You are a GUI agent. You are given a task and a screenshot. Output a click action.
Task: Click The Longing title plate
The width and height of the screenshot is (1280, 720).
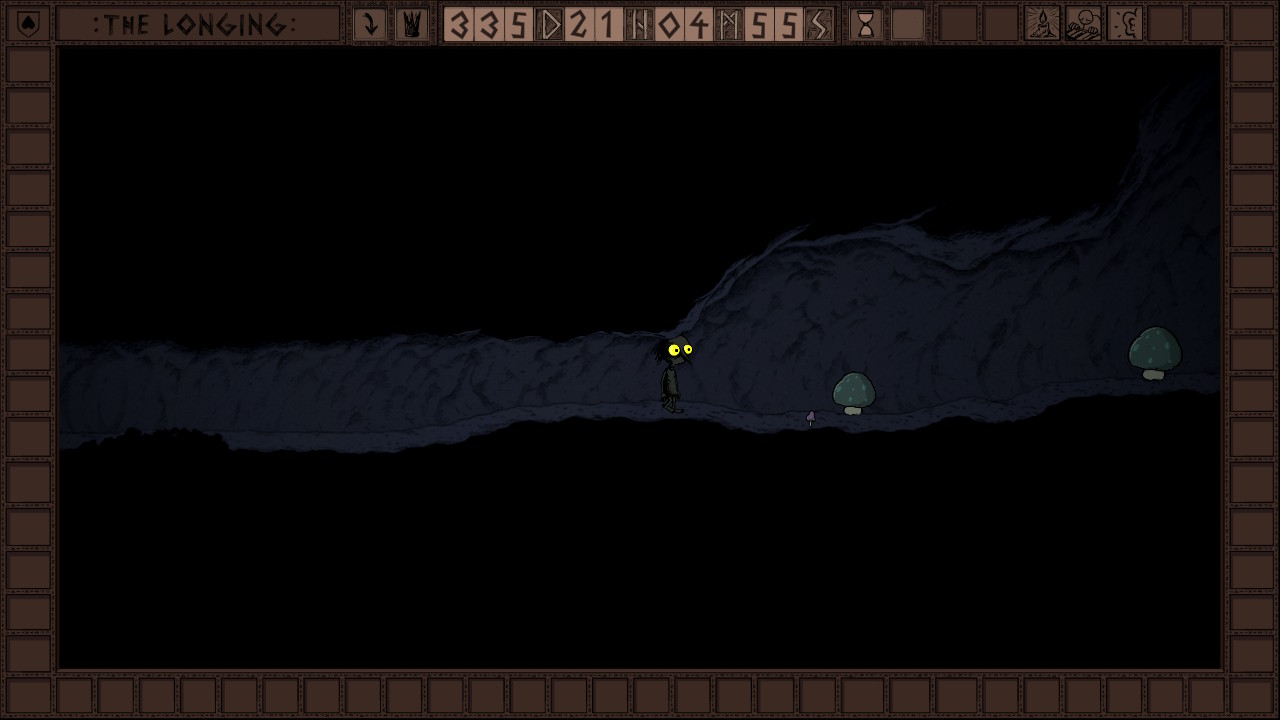(197, 24)
